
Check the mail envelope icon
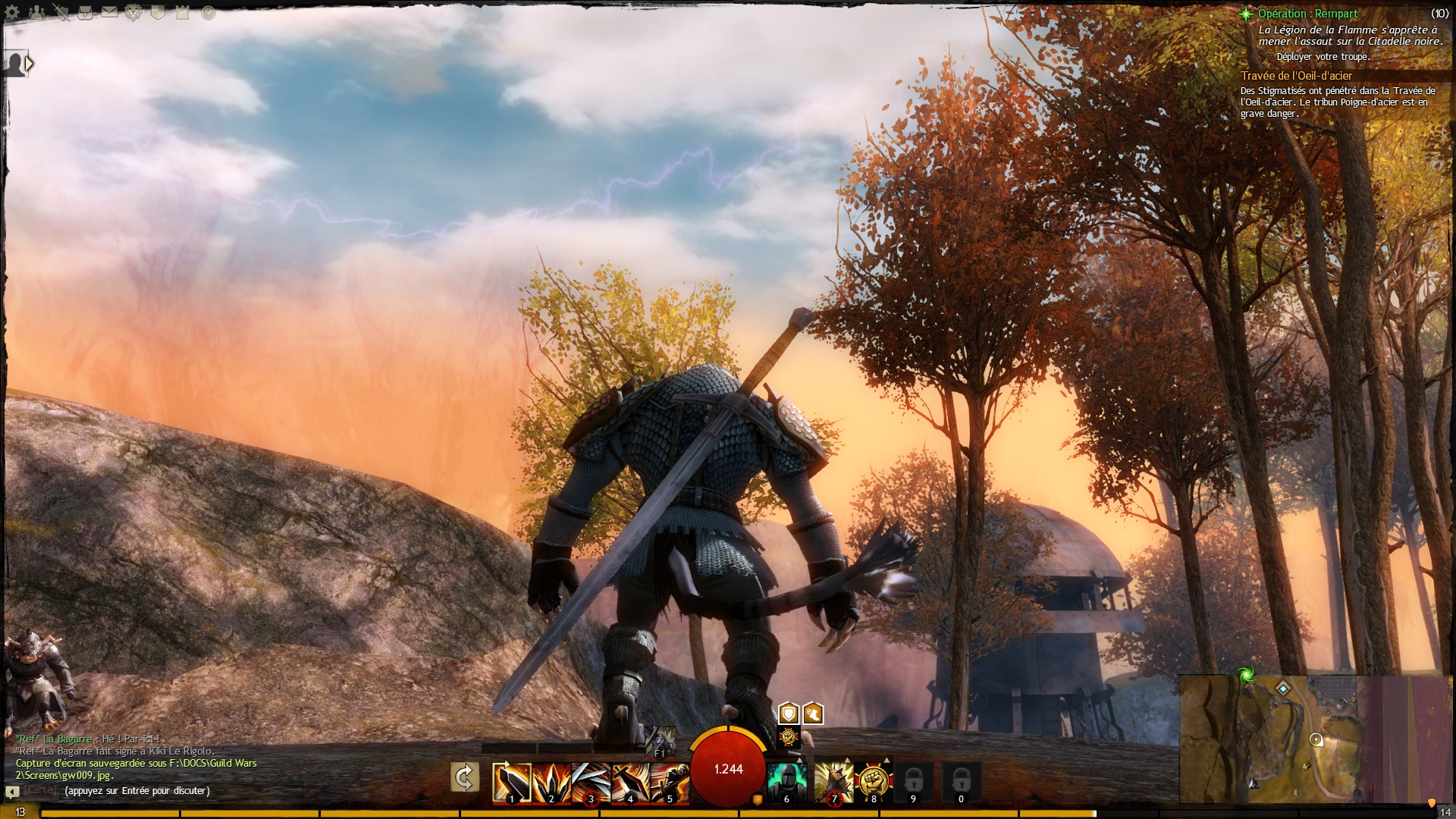pyautogui.click(x=109, y=12)
